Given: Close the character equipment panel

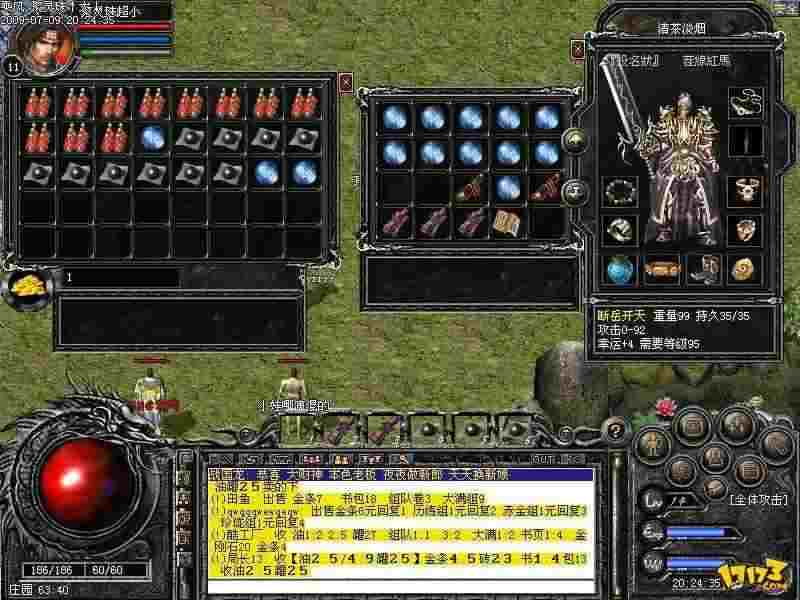Looking at the screenshot, I should (x=577, y=49).
